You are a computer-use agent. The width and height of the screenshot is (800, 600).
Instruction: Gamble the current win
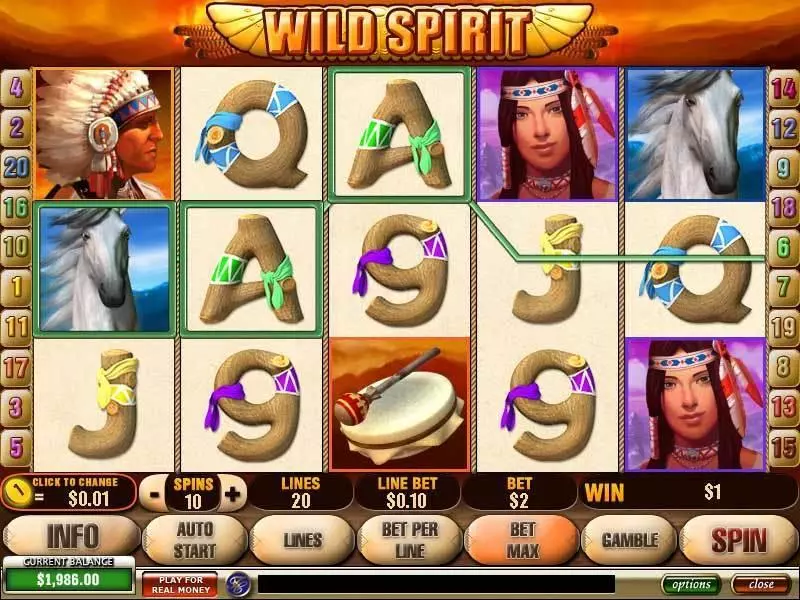(x=629, y=541)
